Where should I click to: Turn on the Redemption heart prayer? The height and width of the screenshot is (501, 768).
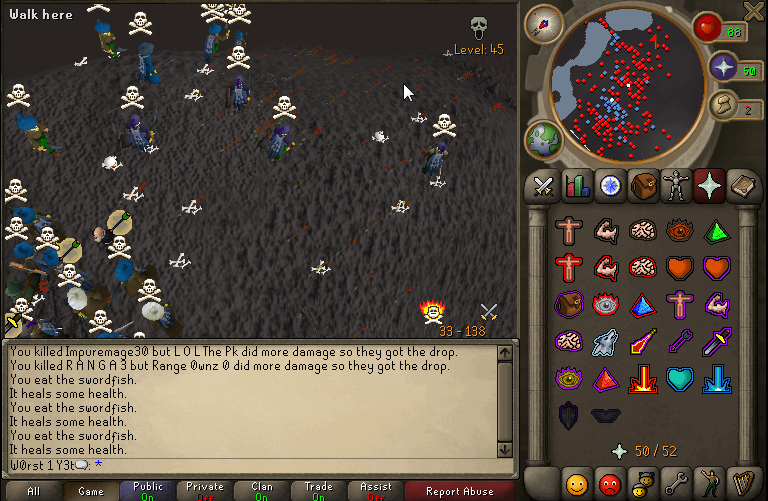[x=680, y=378]
